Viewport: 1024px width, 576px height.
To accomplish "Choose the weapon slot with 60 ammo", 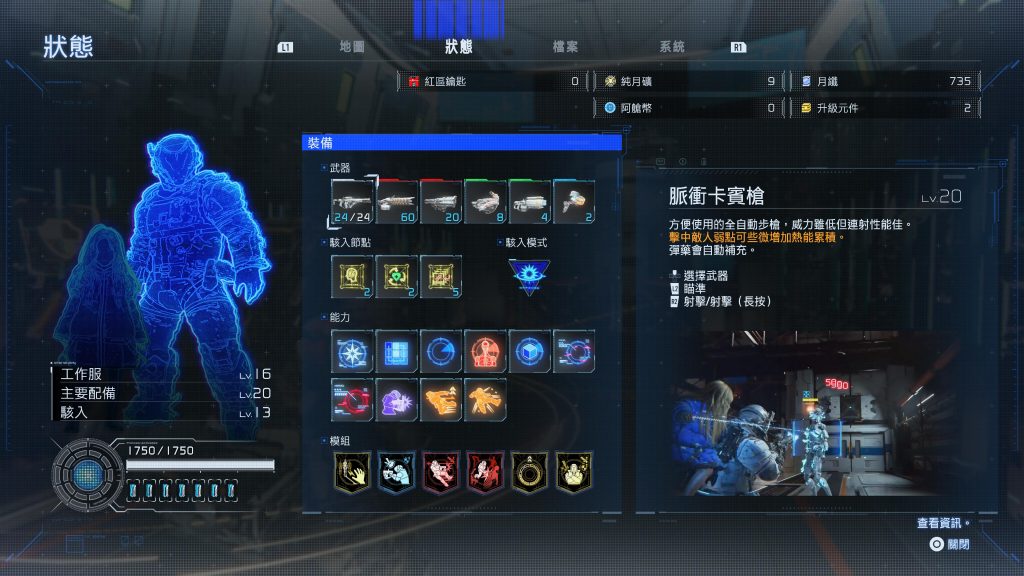I will tap(397, 201).
